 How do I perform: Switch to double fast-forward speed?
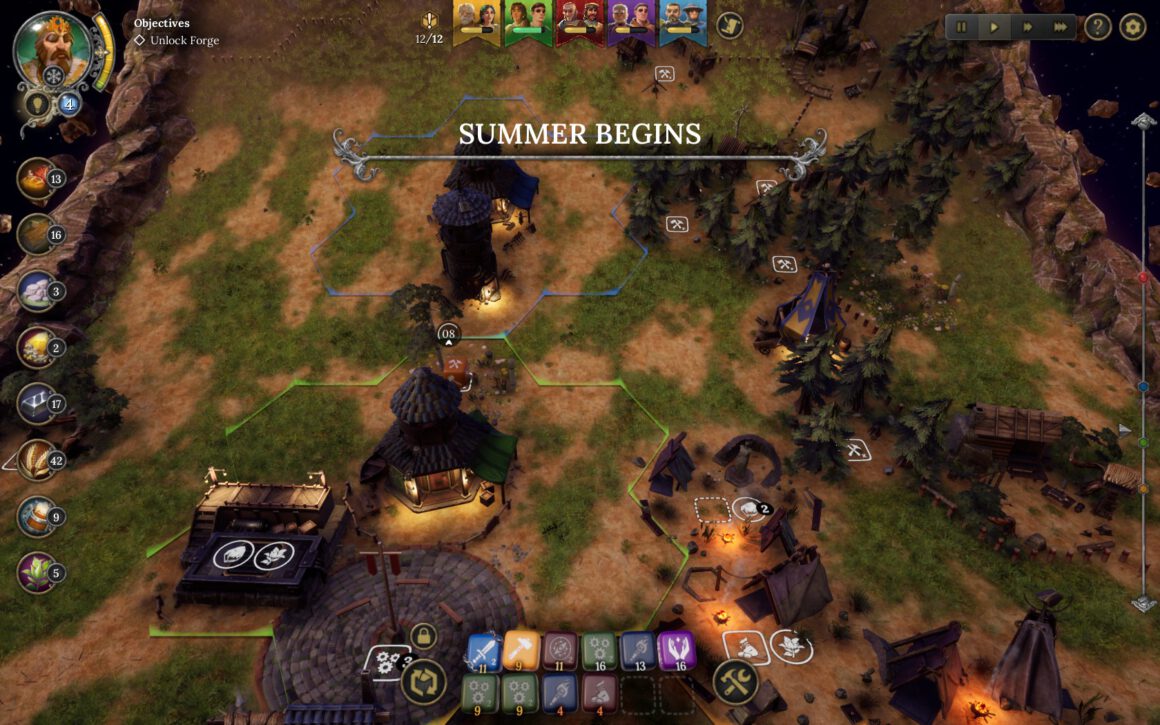pos(1027,27)
